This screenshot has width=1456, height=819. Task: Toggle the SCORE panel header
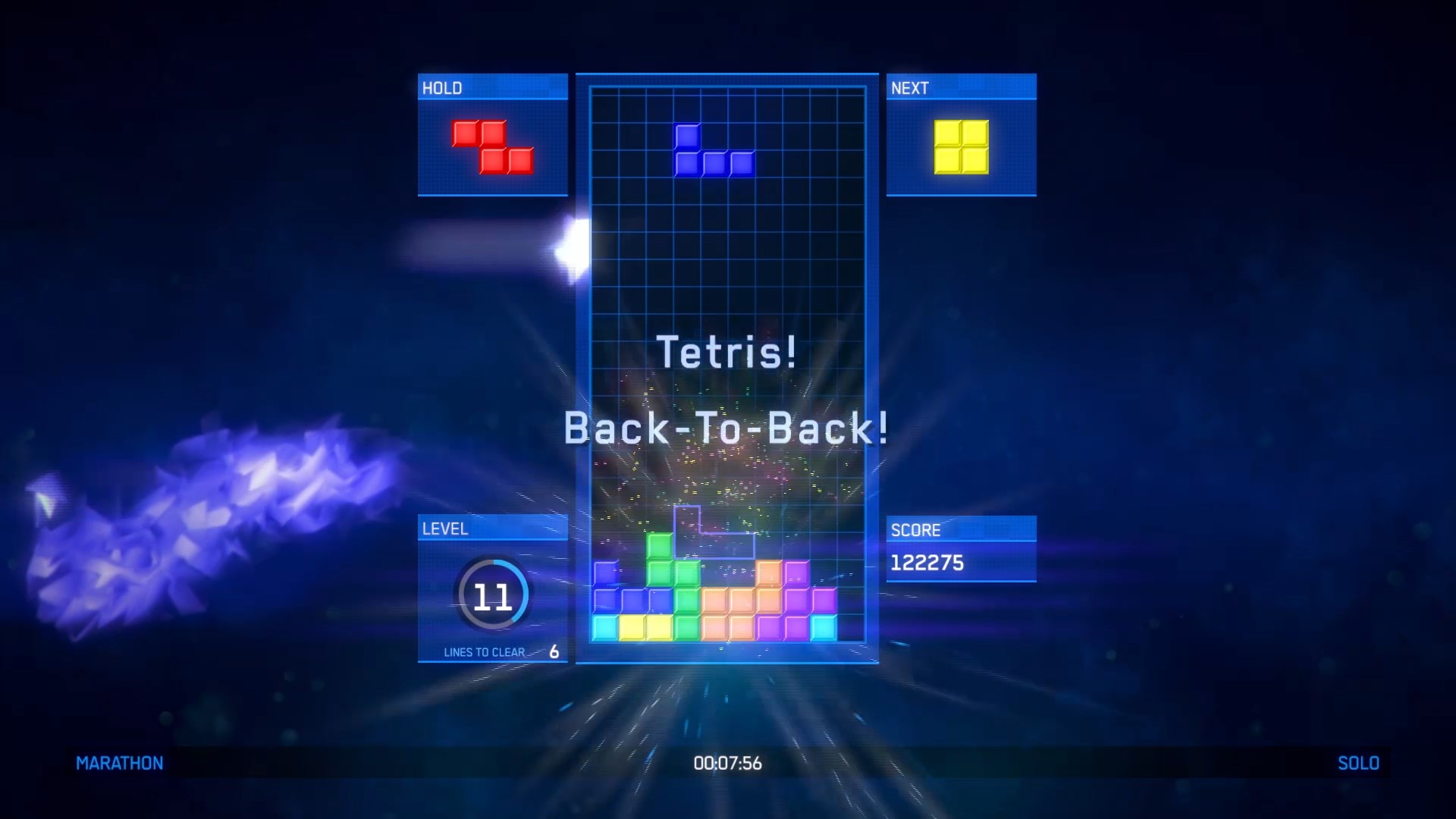pos(960,530)
